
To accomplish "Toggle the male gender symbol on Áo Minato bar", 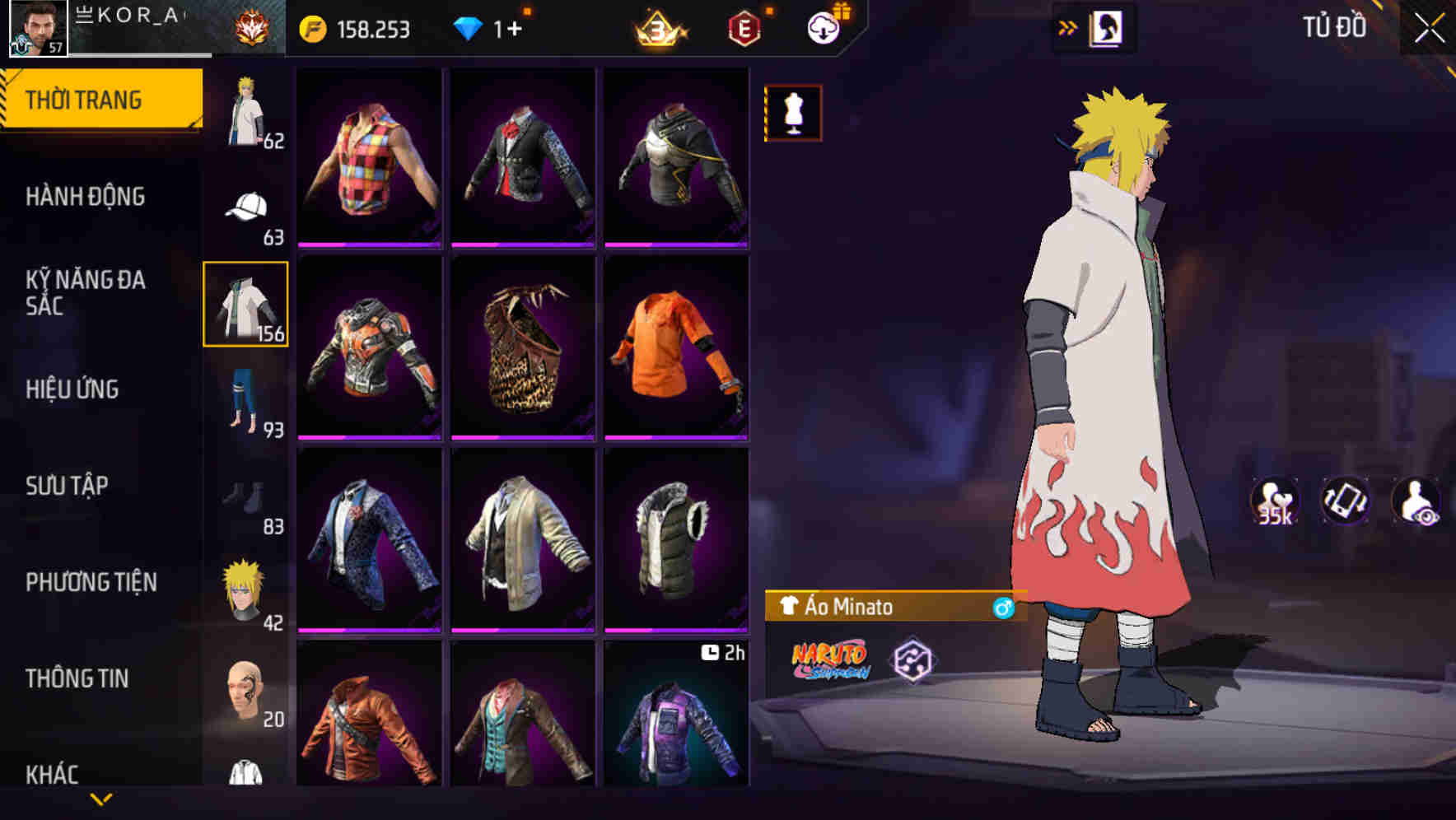I will click(1001, 605).
